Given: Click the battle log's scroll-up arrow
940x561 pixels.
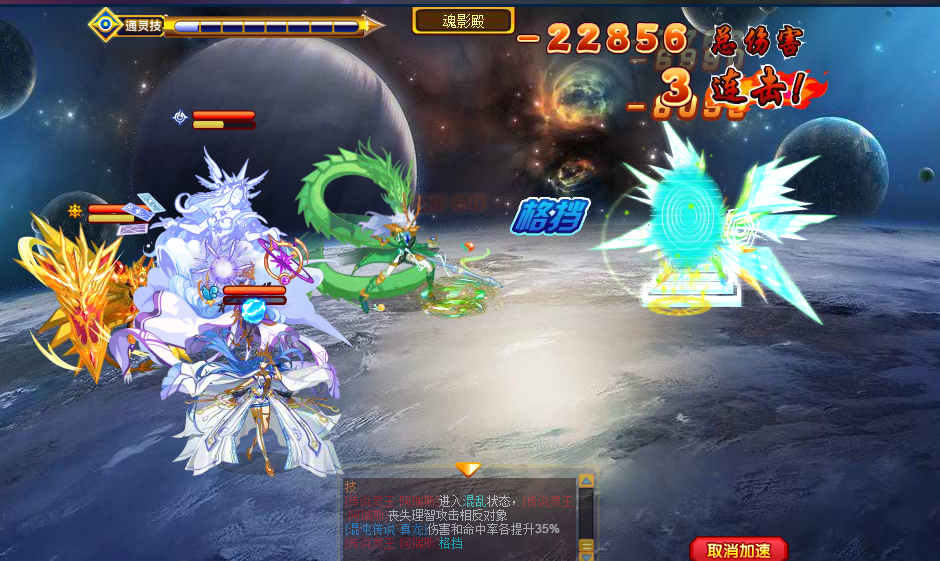Looking at the screenshot, I should (587, 481).
